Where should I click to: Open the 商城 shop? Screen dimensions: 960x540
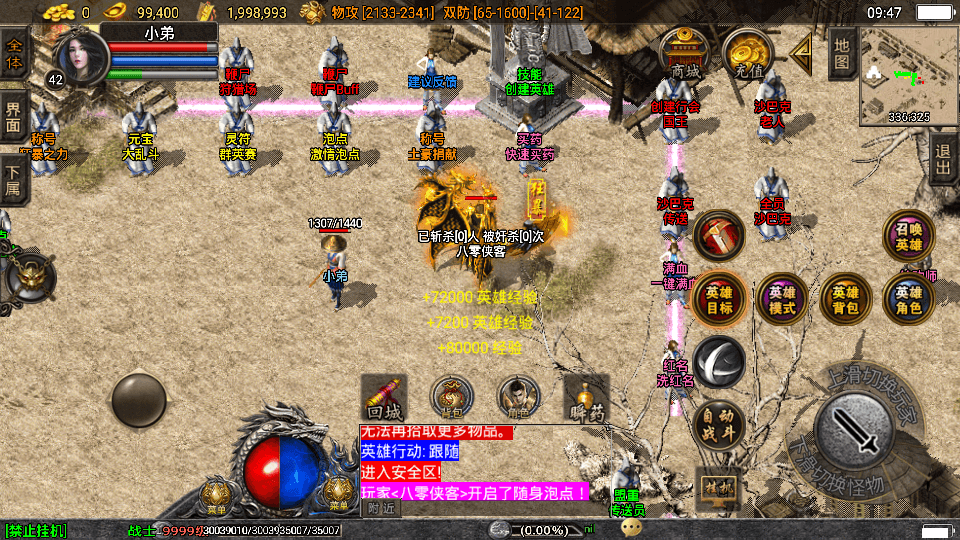pyautogui.click(x=685, y=54)
